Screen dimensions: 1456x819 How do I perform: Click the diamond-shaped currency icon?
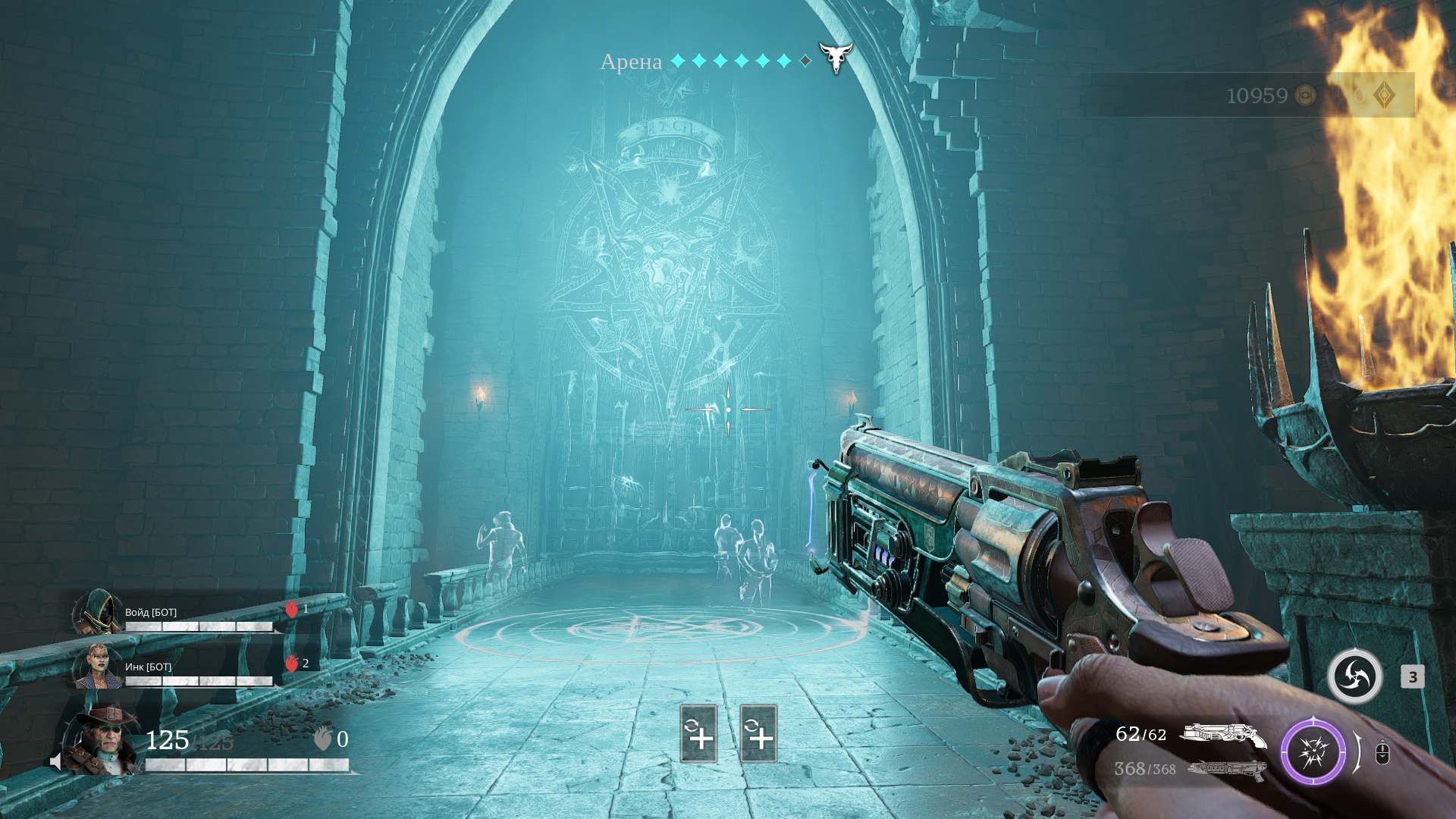(x=1384, y=96)
